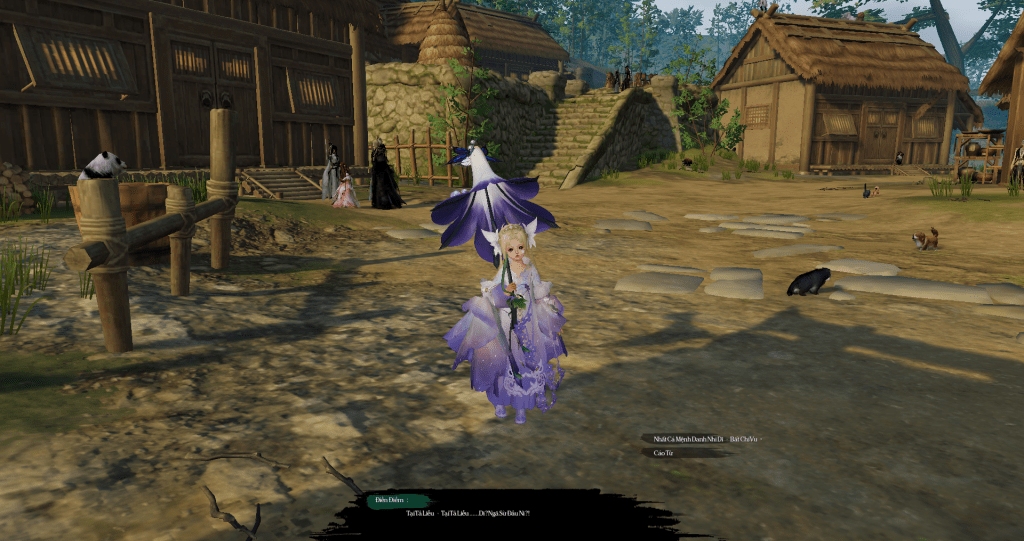Screen dimensions: 1024x541
Task: Select the "Nhất Cá Mệnh Danh" dialogue option
Action: pyautogui.click(x=700, y=439)
